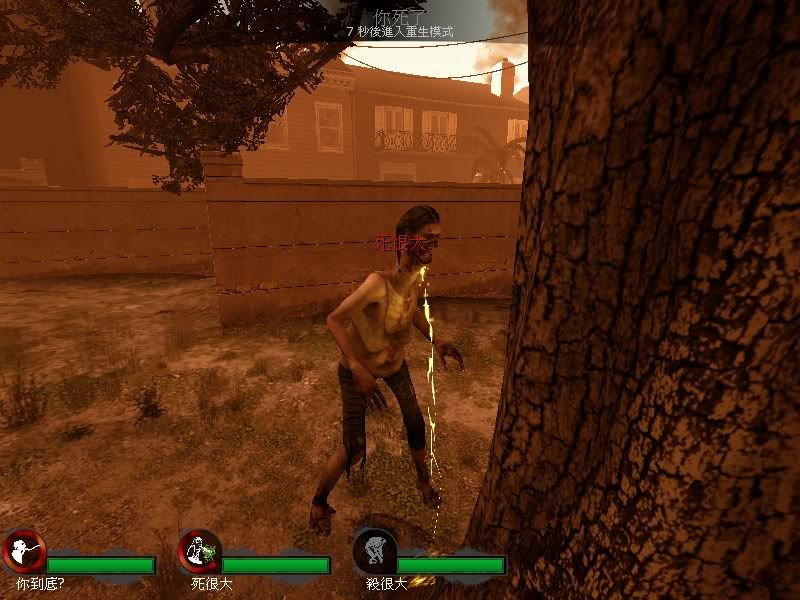
Task: Choose the 殺很大 teammate portrait icon
Action: coord(374,551)
